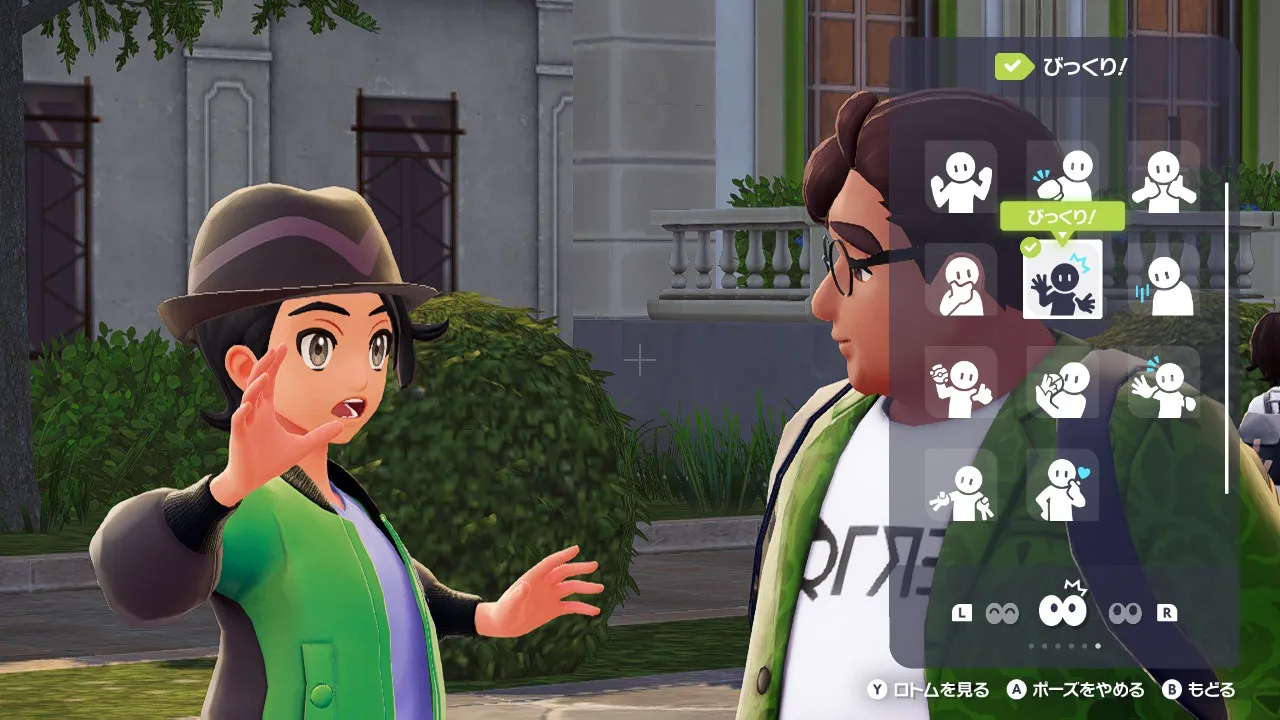Choose the slumped dejected pose icon
This screenshot has height=720, width=1280.
coord(1164,280)
